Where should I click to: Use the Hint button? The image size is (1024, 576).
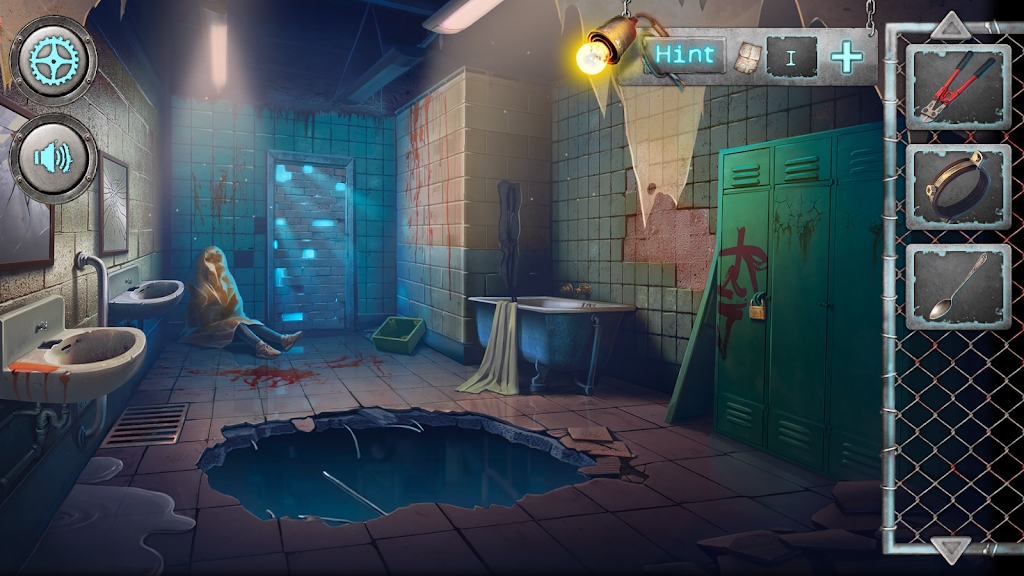click(686, 55)
